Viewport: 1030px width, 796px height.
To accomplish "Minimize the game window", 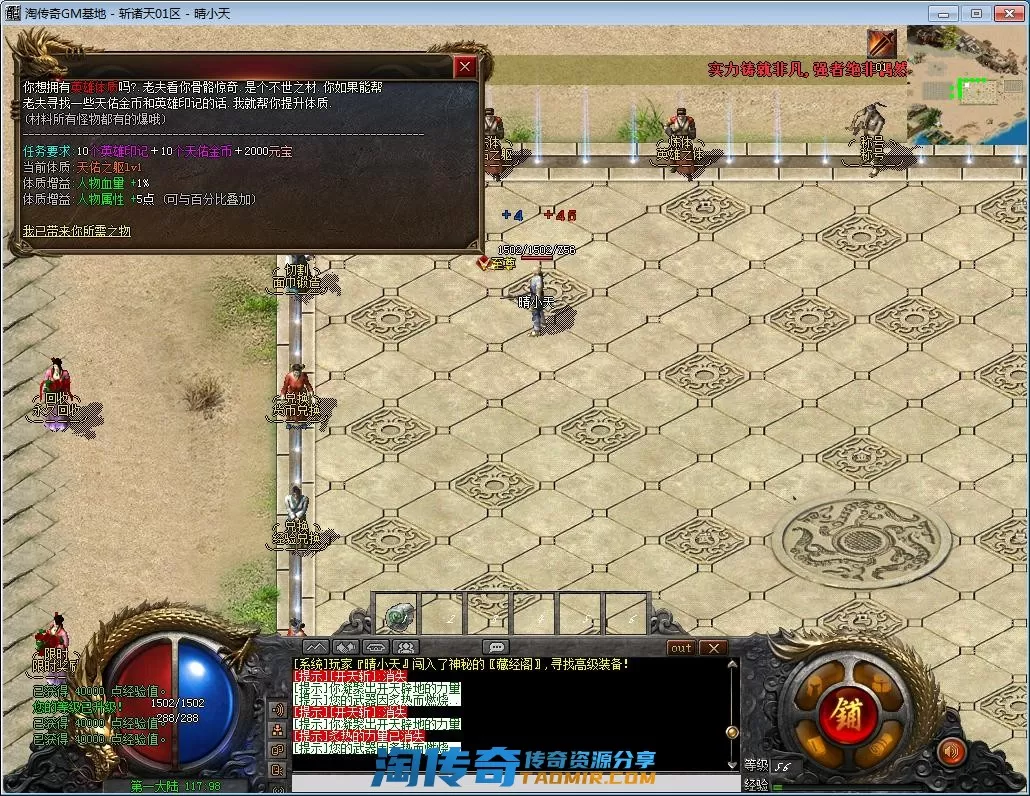I will pyautogui.click(x=940, y=13).
